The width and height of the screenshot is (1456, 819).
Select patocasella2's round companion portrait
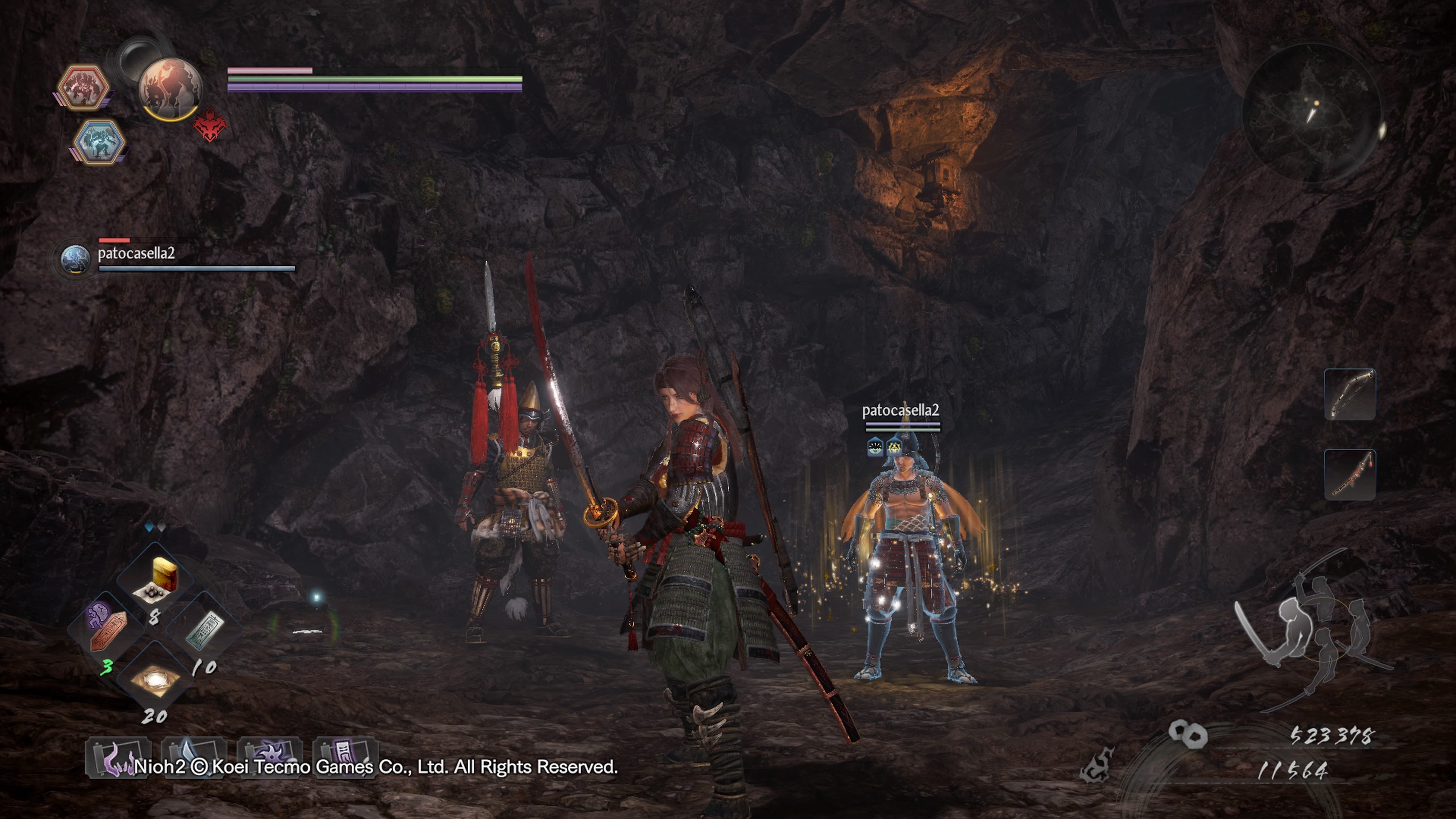75,259
